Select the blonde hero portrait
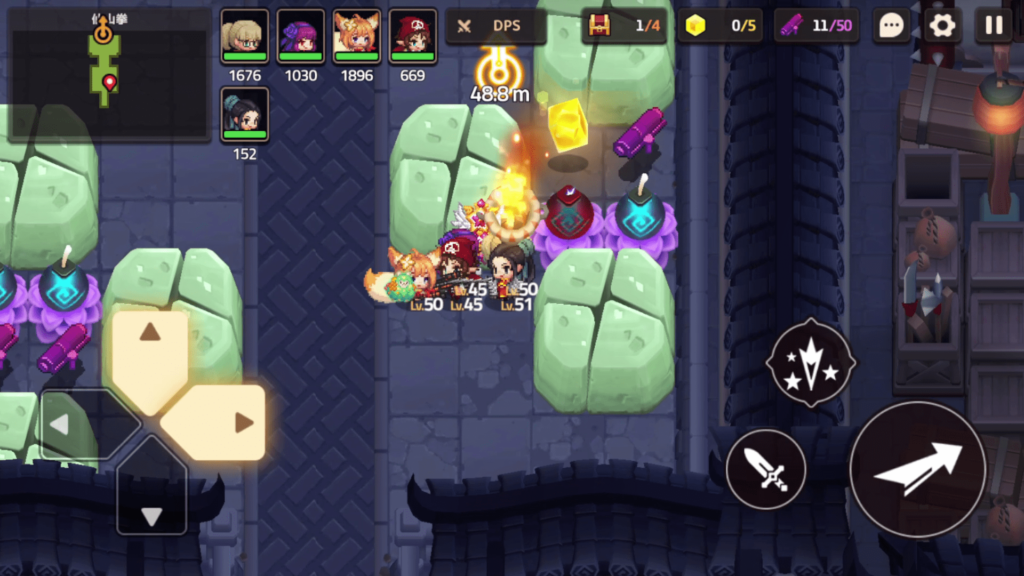Image resolution: width=1024 pixels, height=576 pixels. [244, 36]
